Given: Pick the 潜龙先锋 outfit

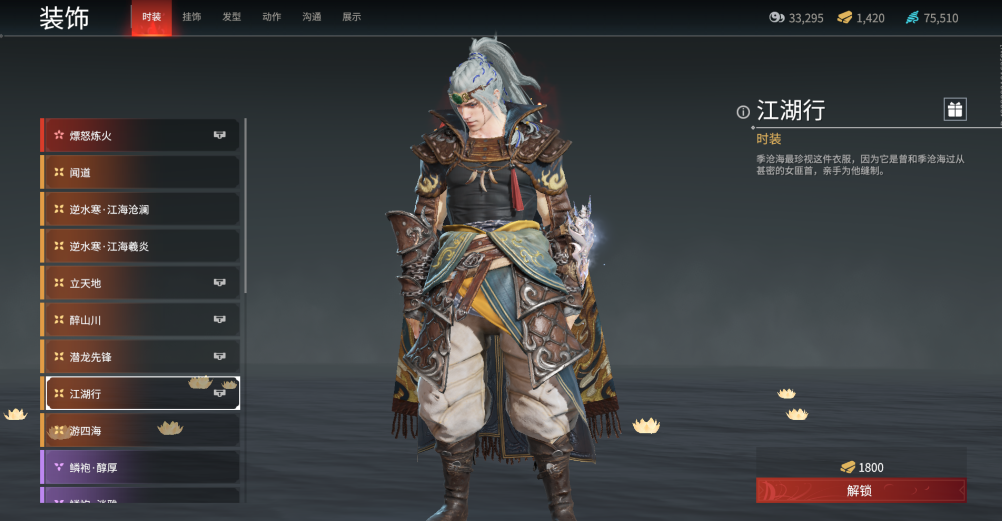Looking at the screenshot, I should coord(140,357).
